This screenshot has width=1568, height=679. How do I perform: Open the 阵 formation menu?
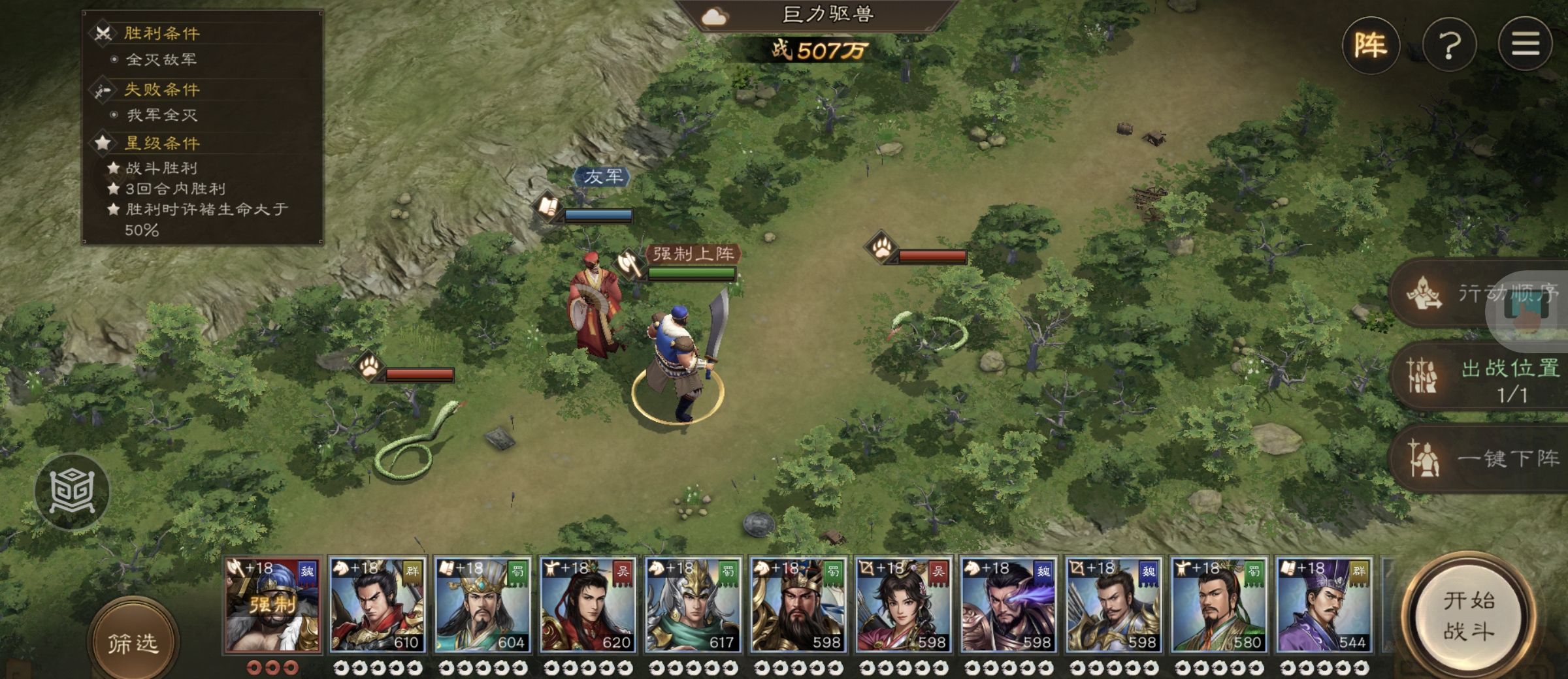pyautogui.click(x=1371, y=45)
